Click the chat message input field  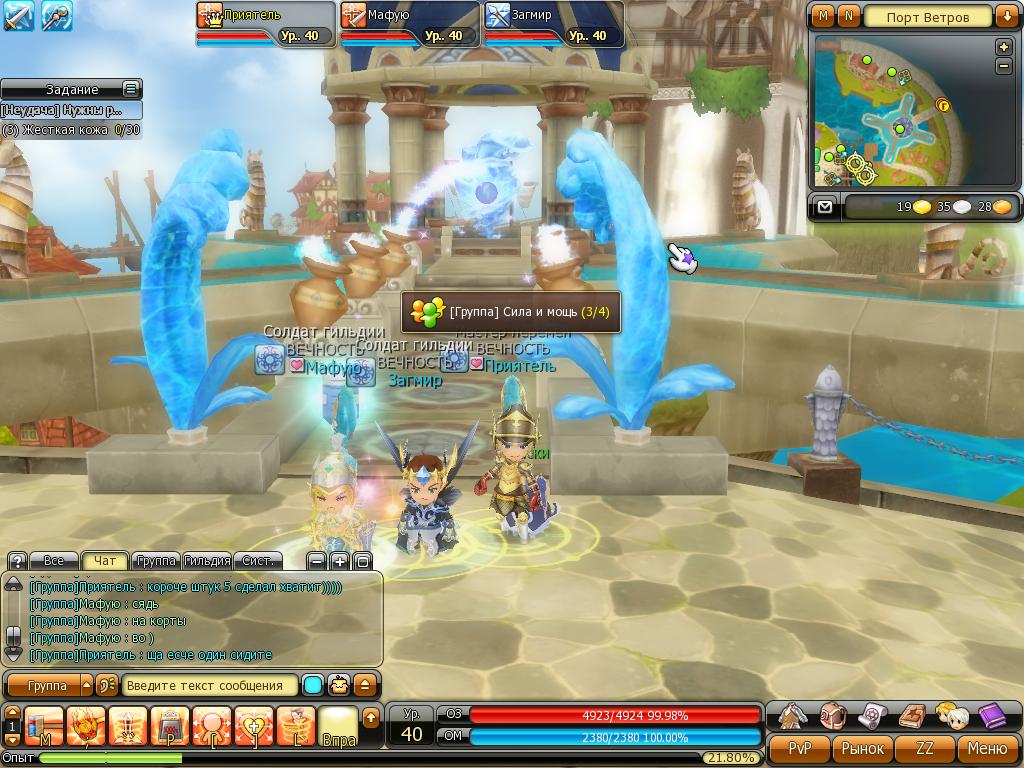coord(210,686)
